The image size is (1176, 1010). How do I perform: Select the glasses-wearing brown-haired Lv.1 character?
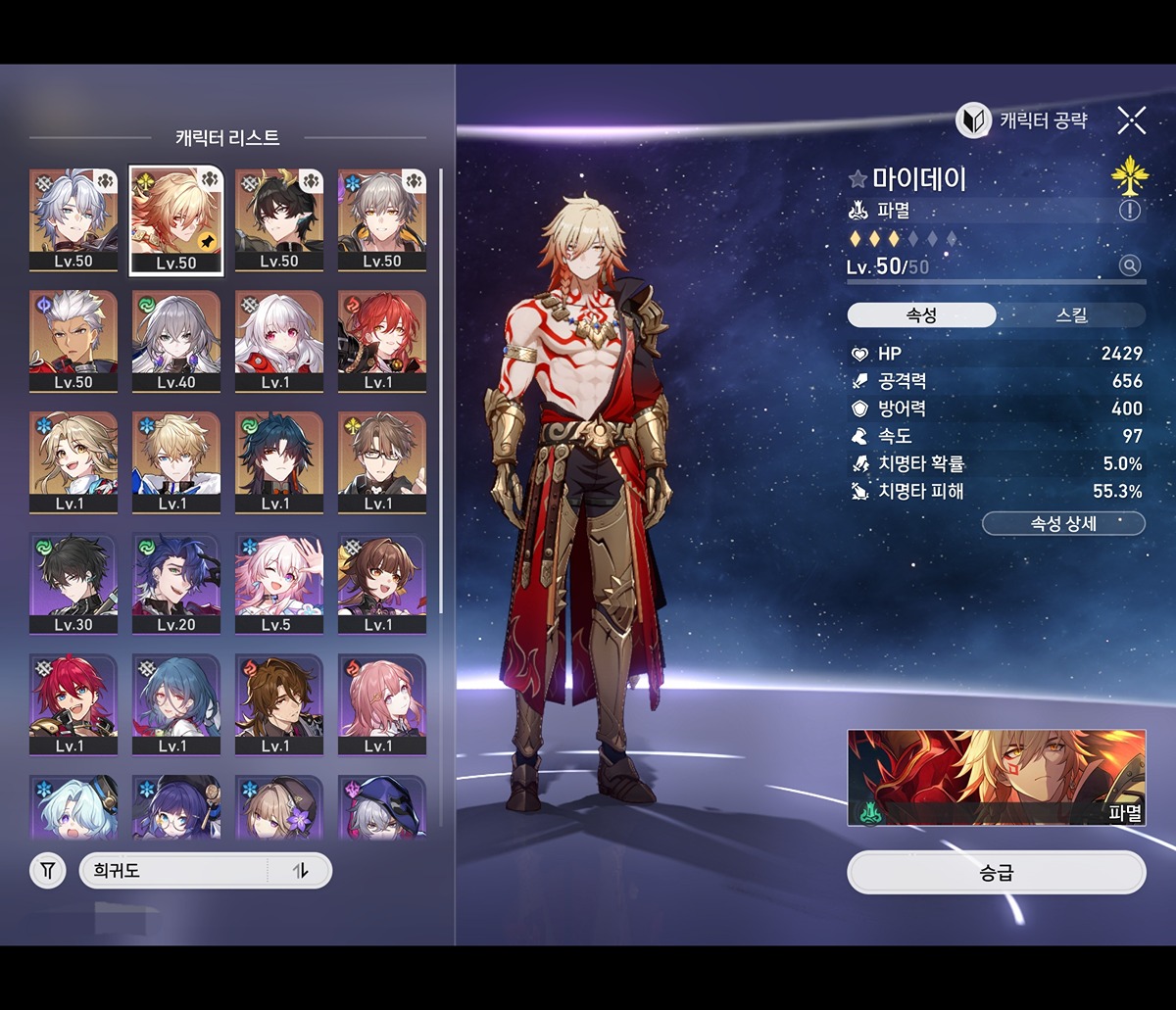click(382, 461)
